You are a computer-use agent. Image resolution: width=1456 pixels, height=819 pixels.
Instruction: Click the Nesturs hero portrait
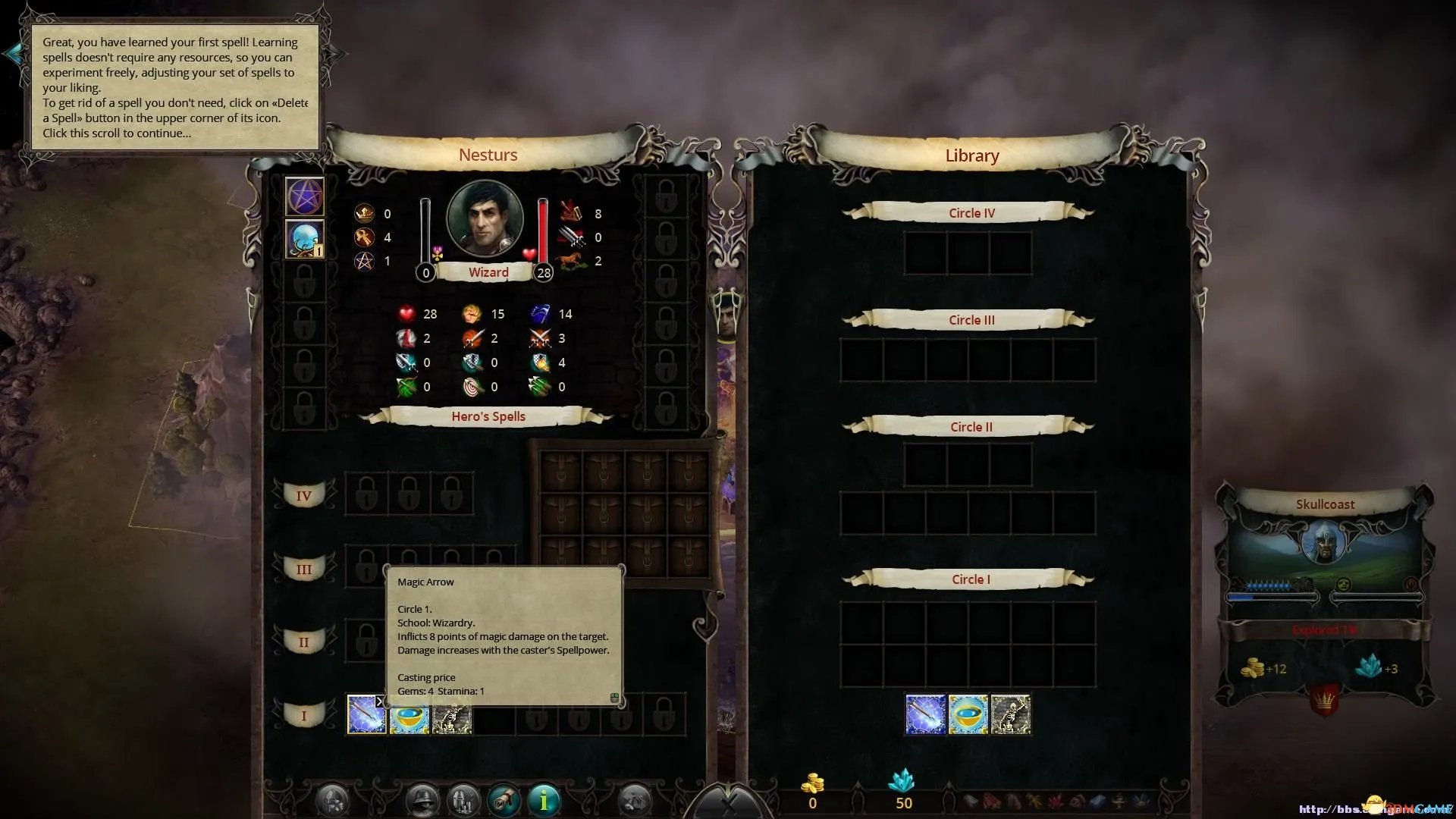[485, 218]
